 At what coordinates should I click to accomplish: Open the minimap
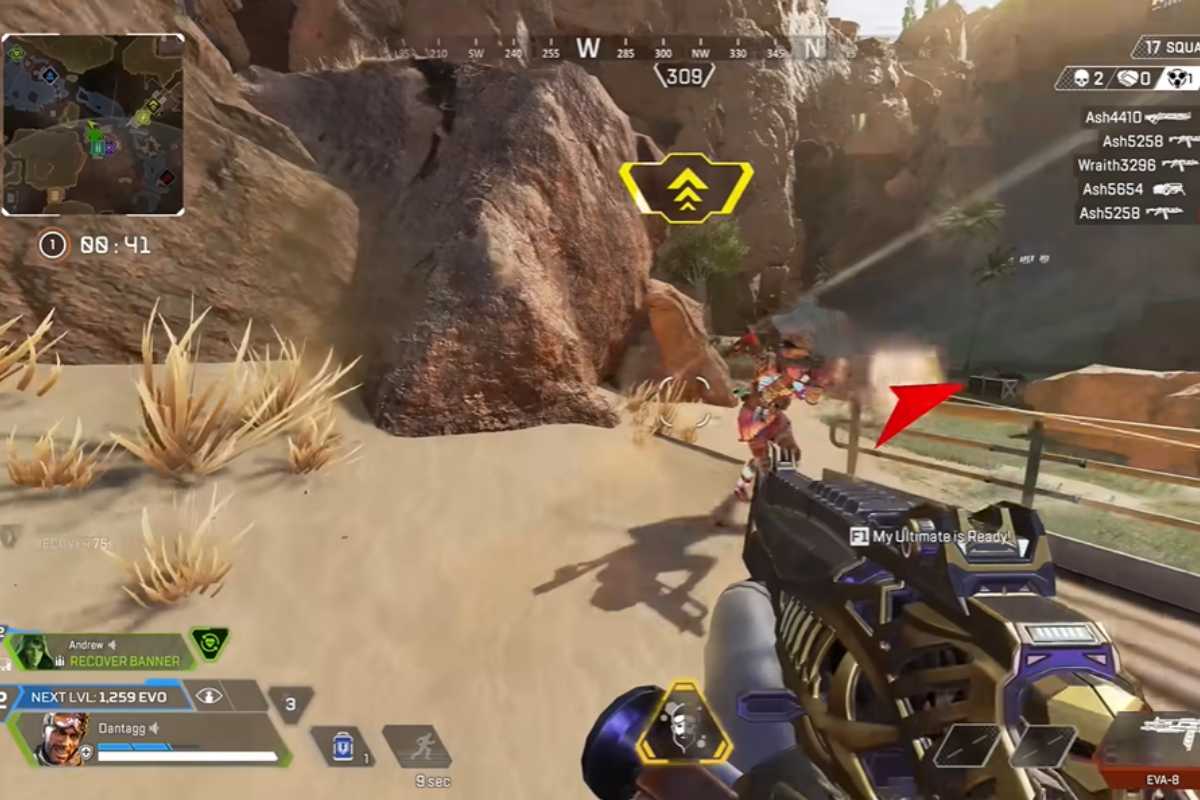point(93,124)
